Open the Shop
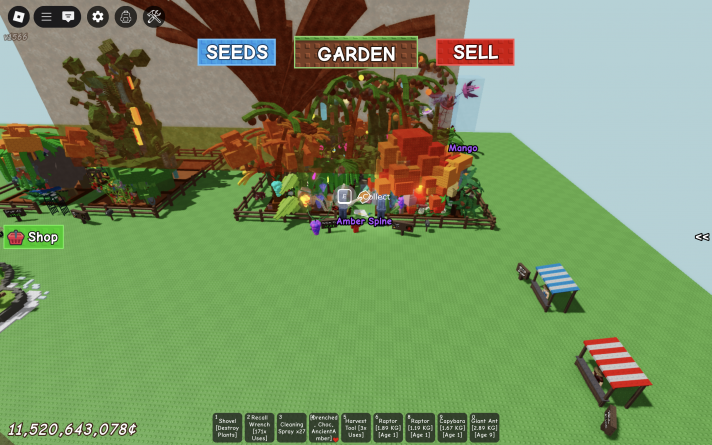 [x=34, y=237]
